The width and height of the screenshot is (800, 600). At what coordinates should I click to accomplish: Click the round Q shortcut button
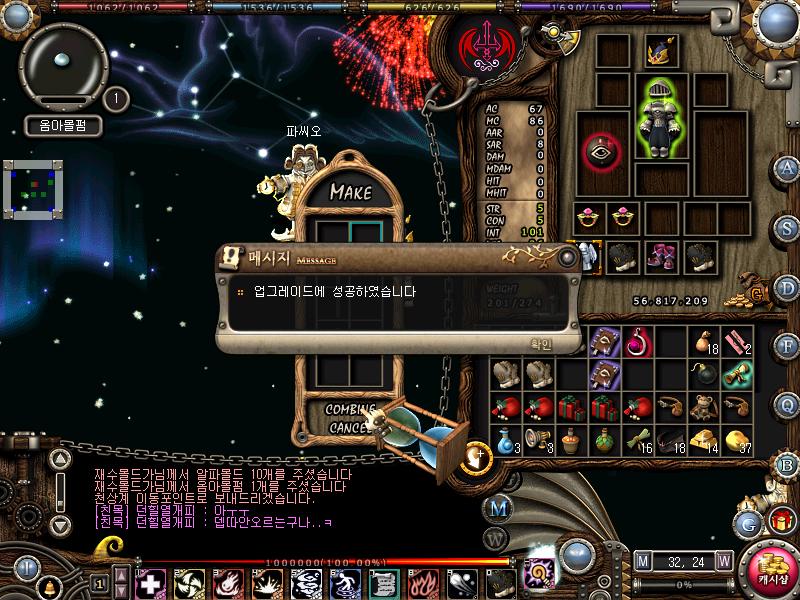coord(787,405)
